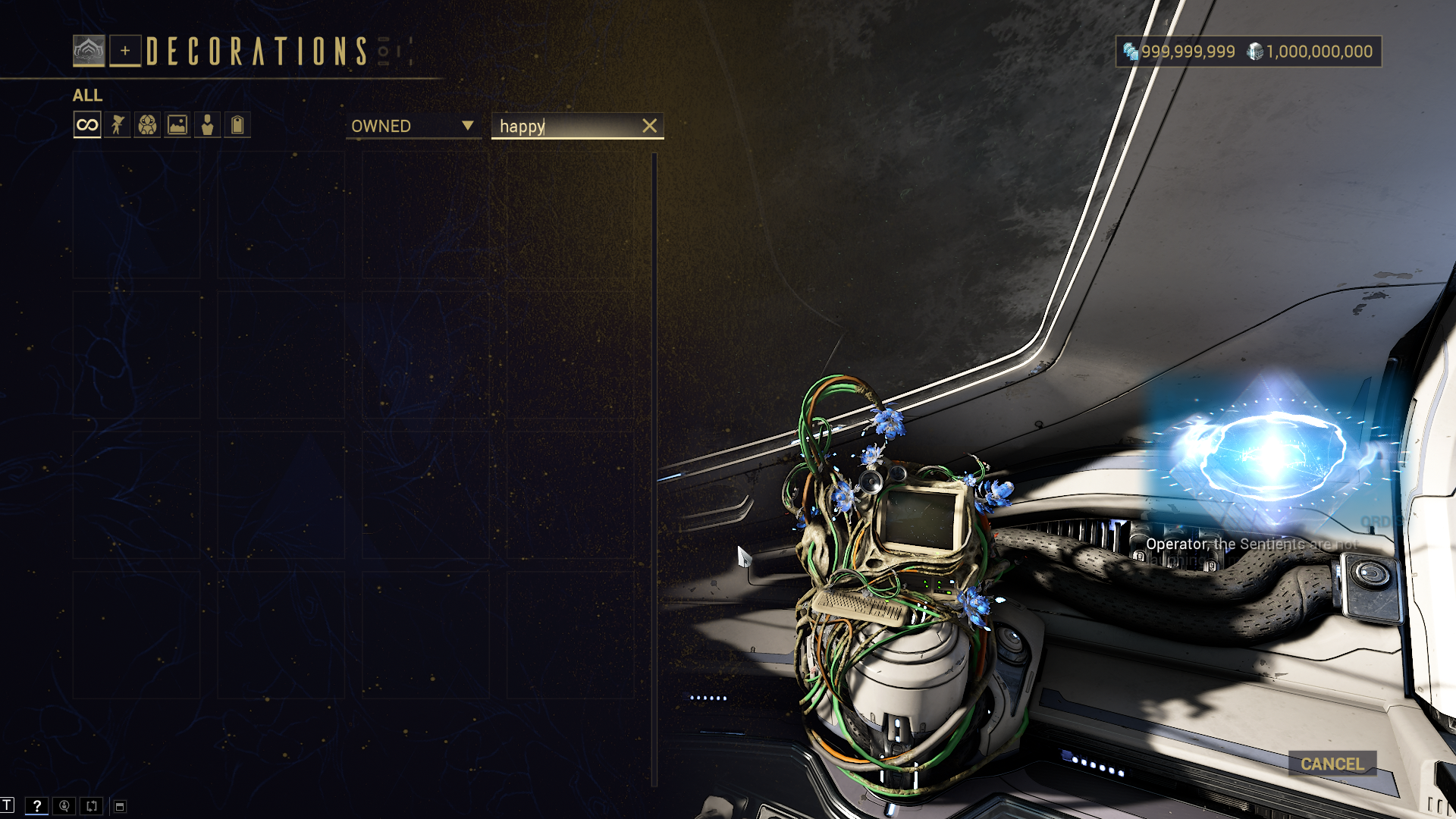
Task: Open the price tag decoration category
Action: (237, 125)
